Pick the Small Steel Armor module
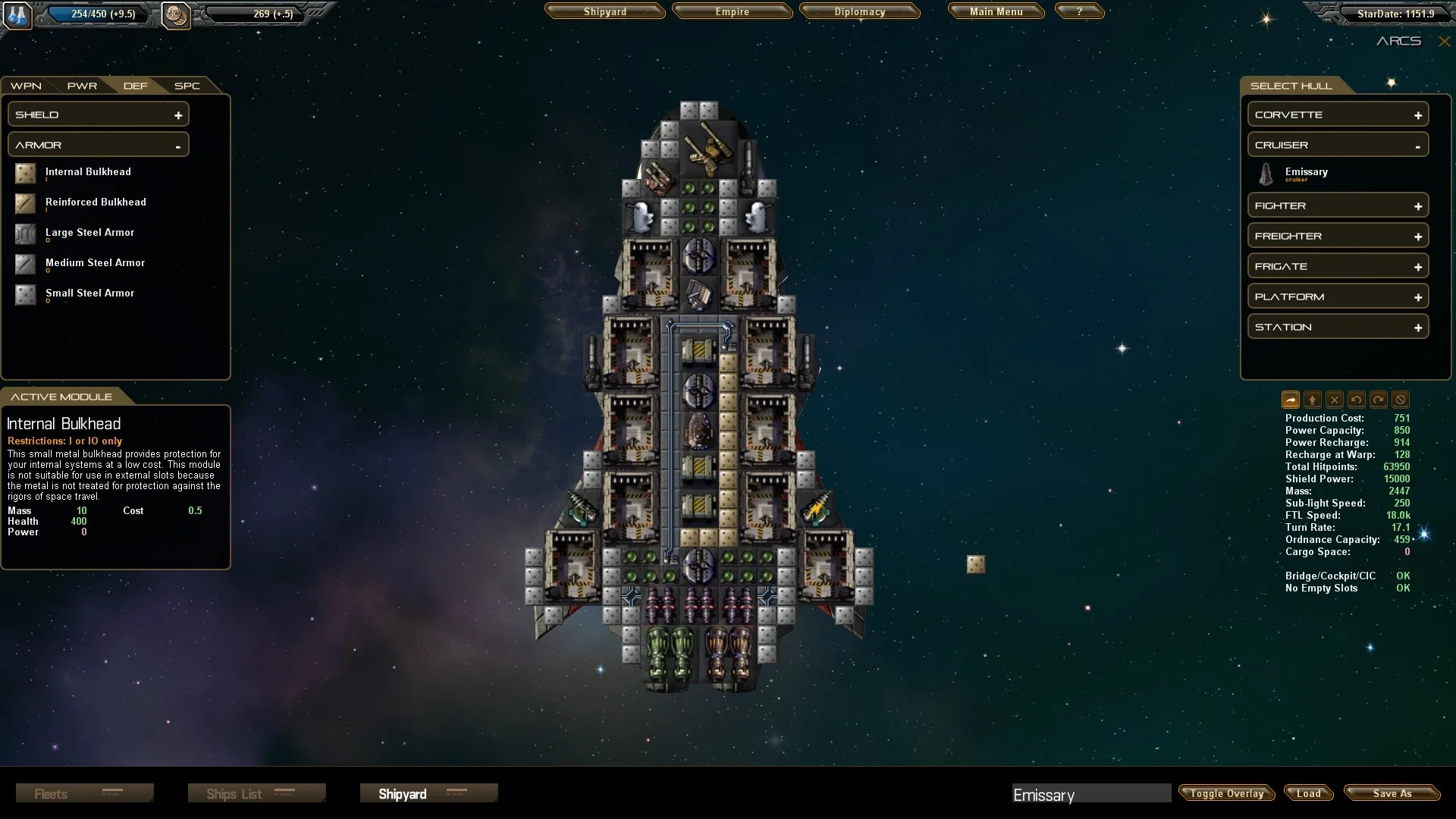This screenshot has height=819, width=1456. (89, 293)
